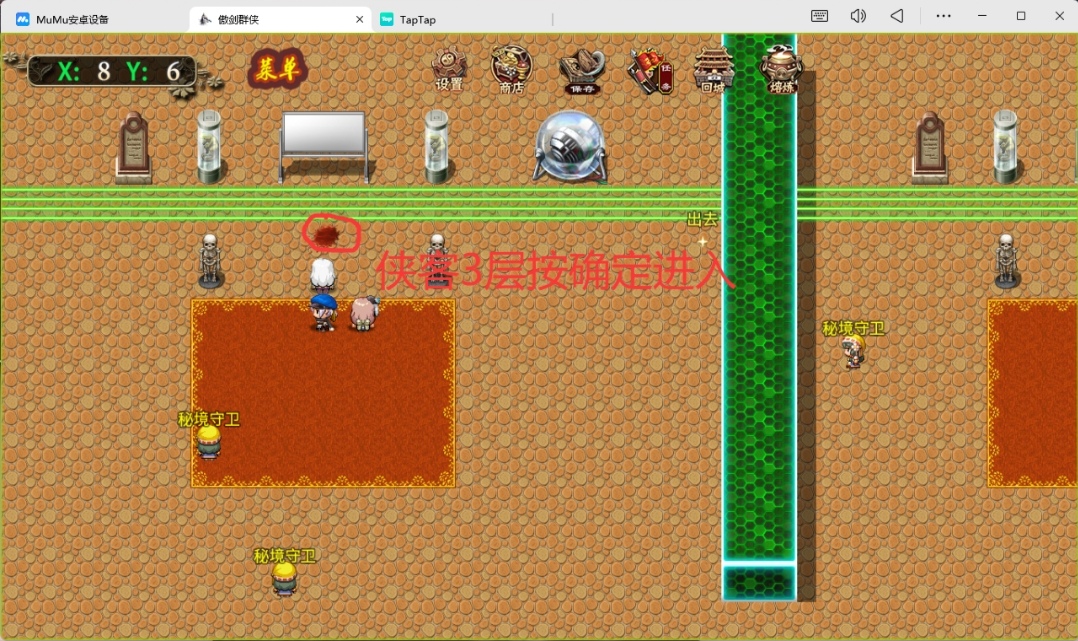Open the 熔炼 smelting pot

point(780,68)
